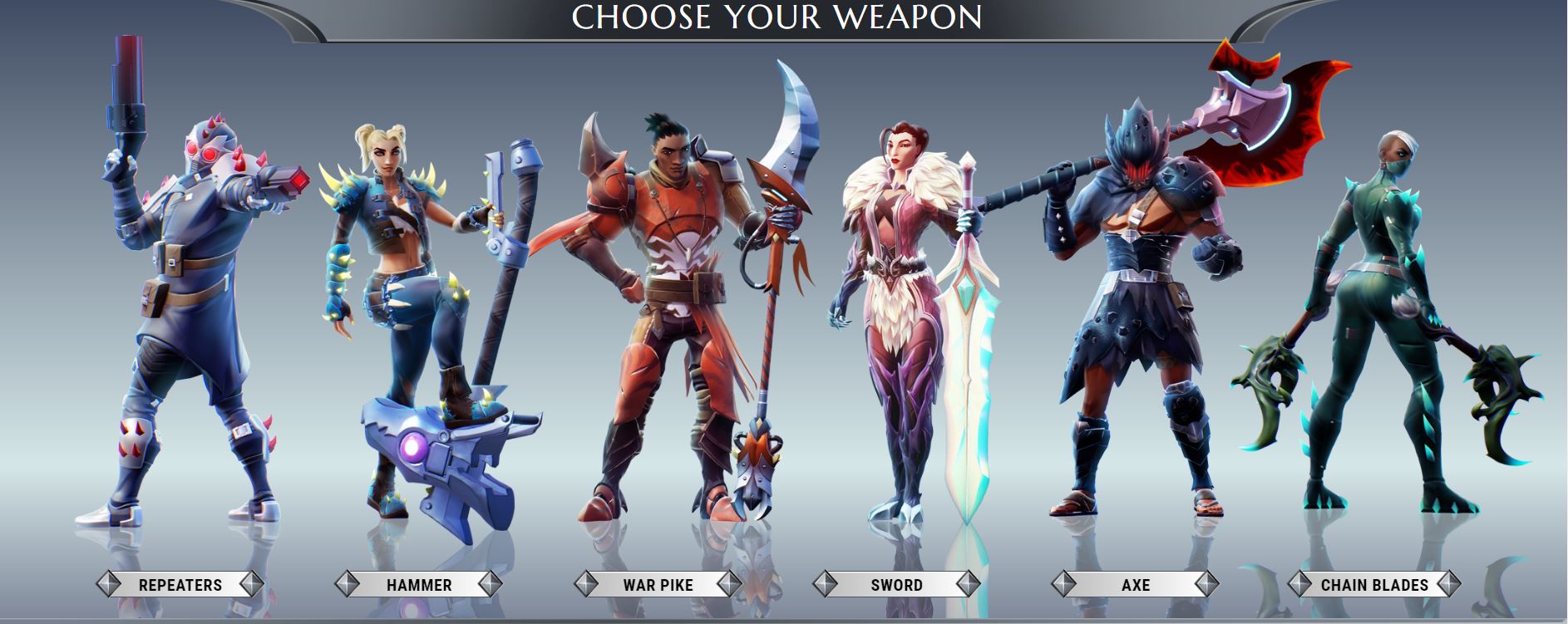Select the Repeaters weapon button

[180, 584]
